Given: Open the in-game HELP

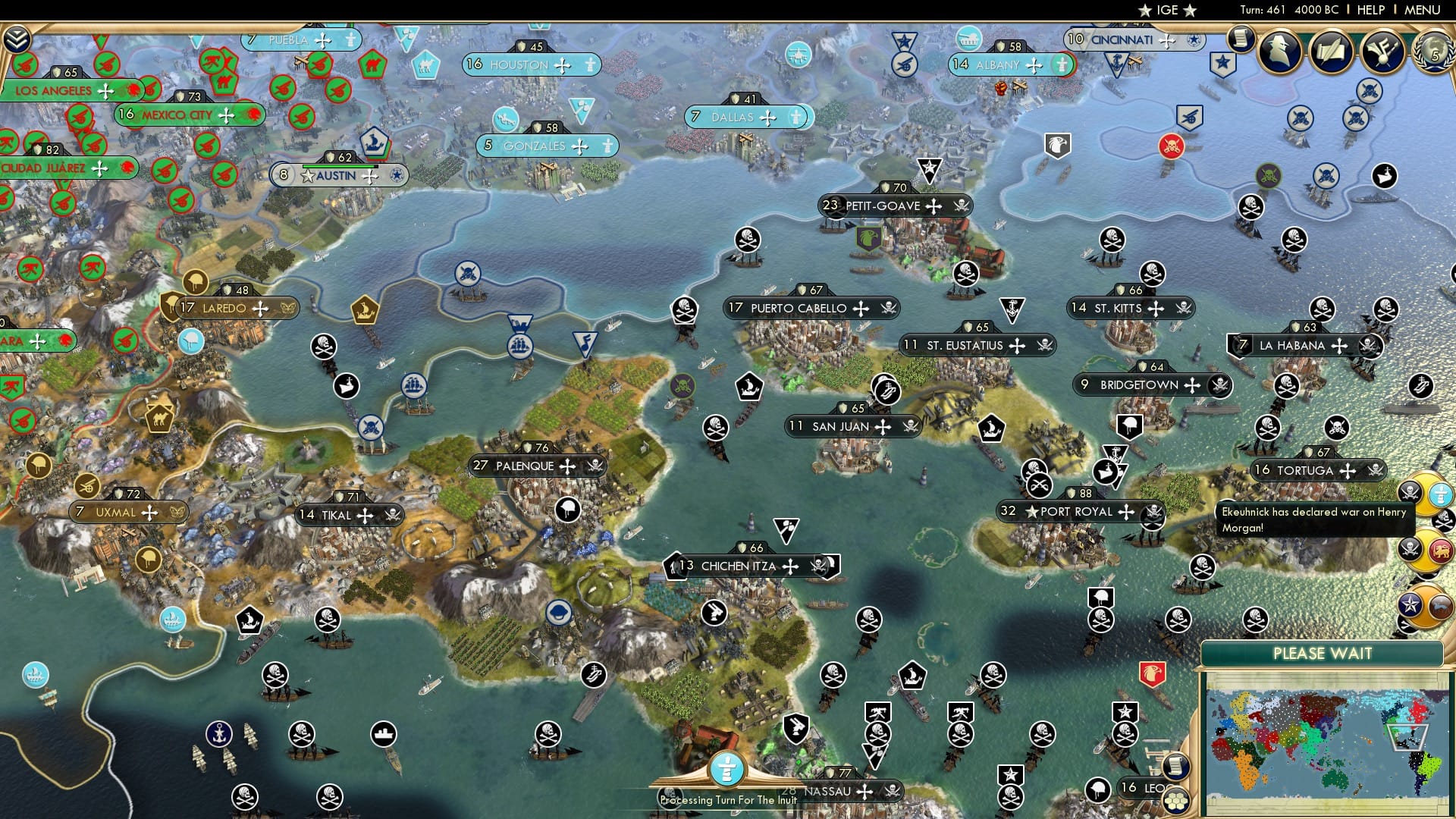Looking at the screenshot, I should [x=1373, y=10].
